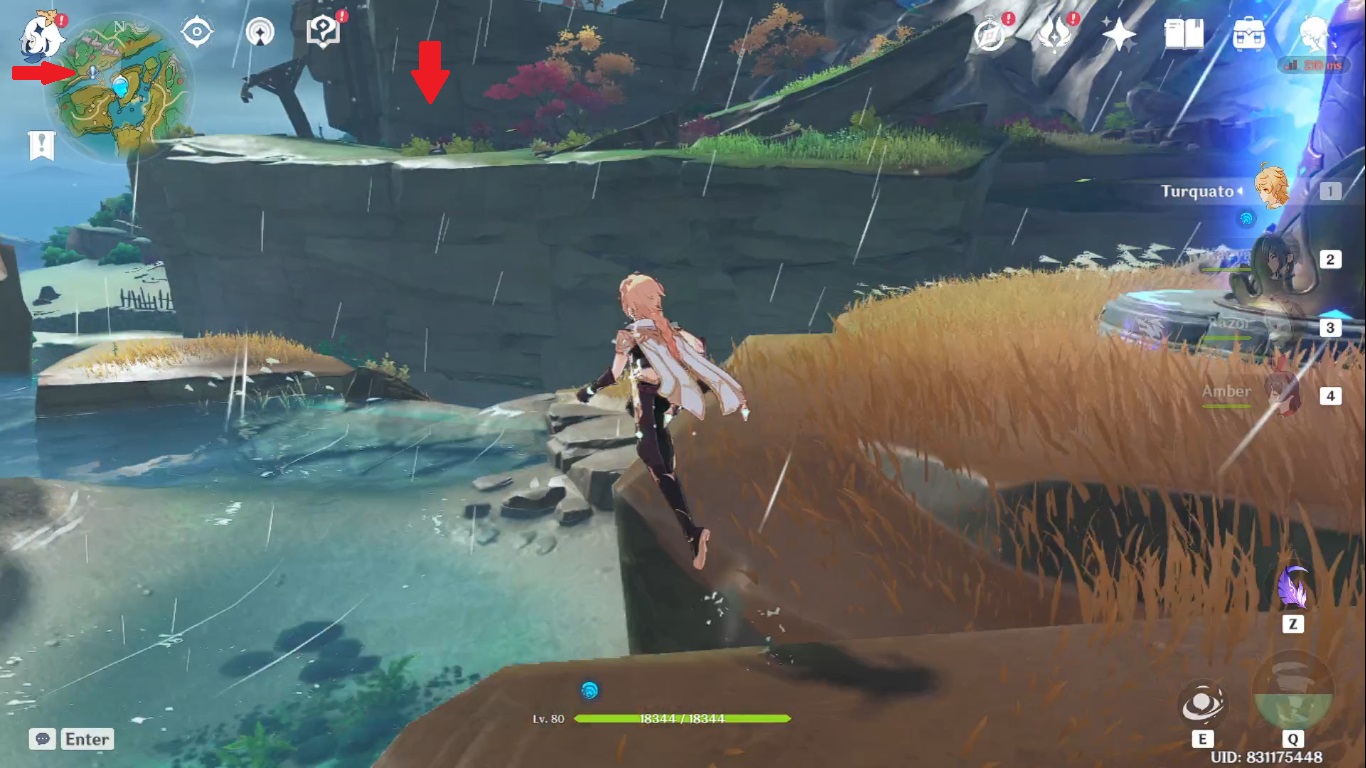Activate the Elemental Skill icon above E
The width and height of the screenshot is (1366, 768).
pyautogui.click(x=1201, y=704)
